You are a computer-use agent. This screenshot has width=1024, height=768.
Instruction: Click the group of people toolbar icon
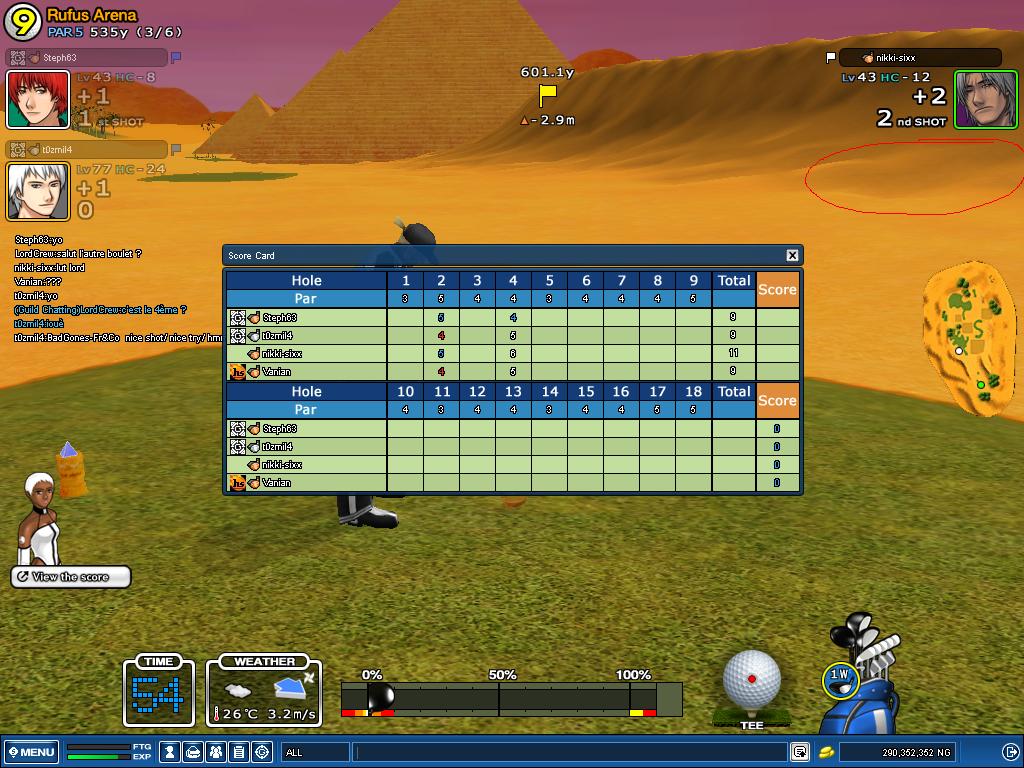216,752
